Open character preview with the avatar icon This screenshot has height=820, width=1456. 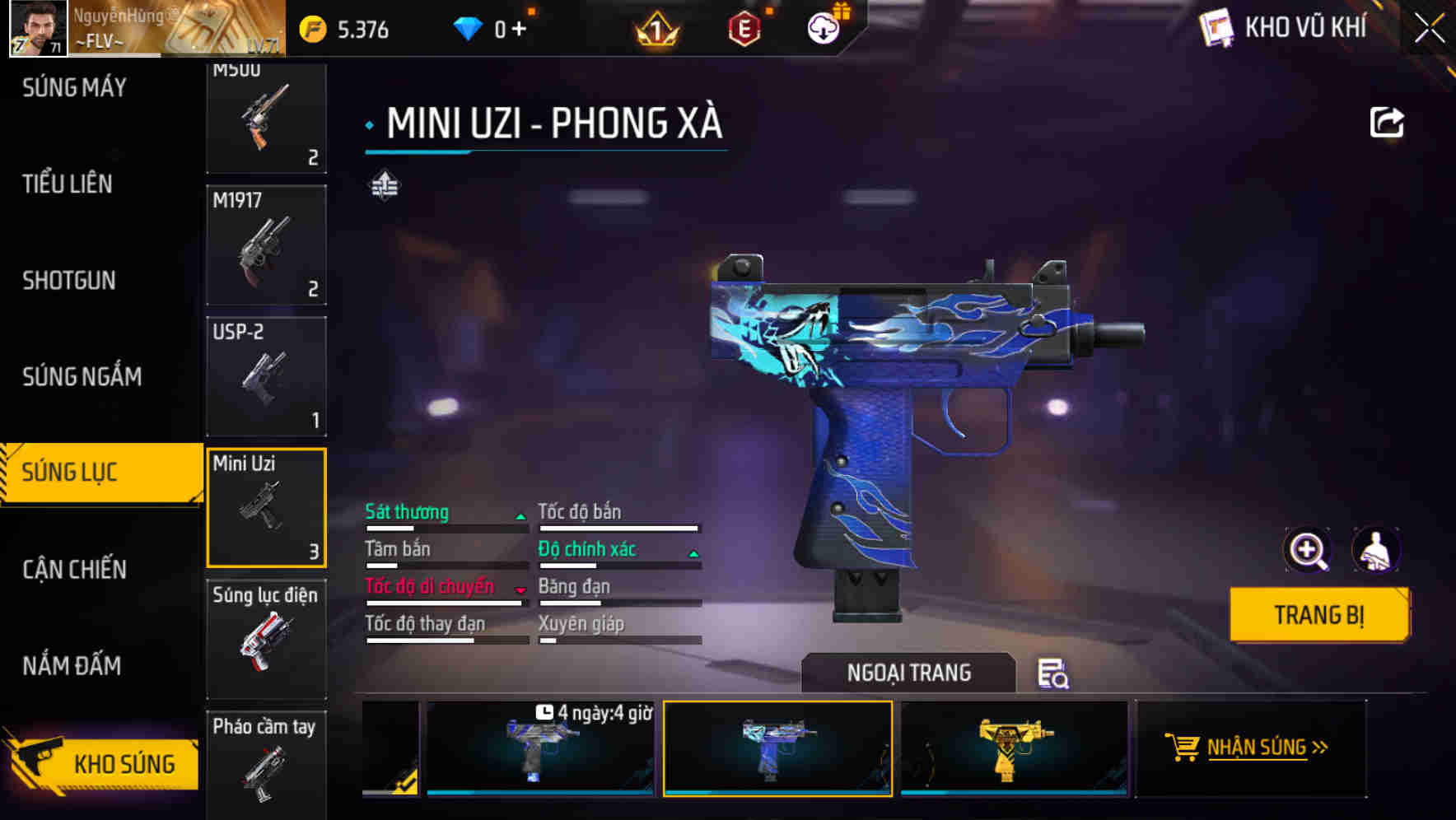point(1376,550)
